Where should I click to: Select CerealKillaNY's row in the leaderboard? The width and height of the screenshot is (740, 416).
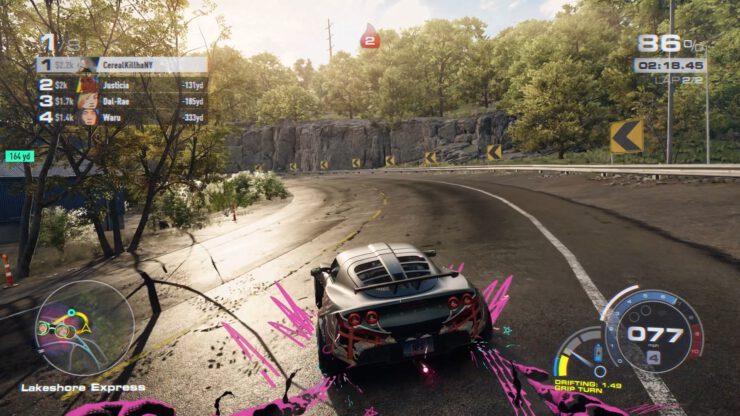pyautogui.click(x=121, y=65)
